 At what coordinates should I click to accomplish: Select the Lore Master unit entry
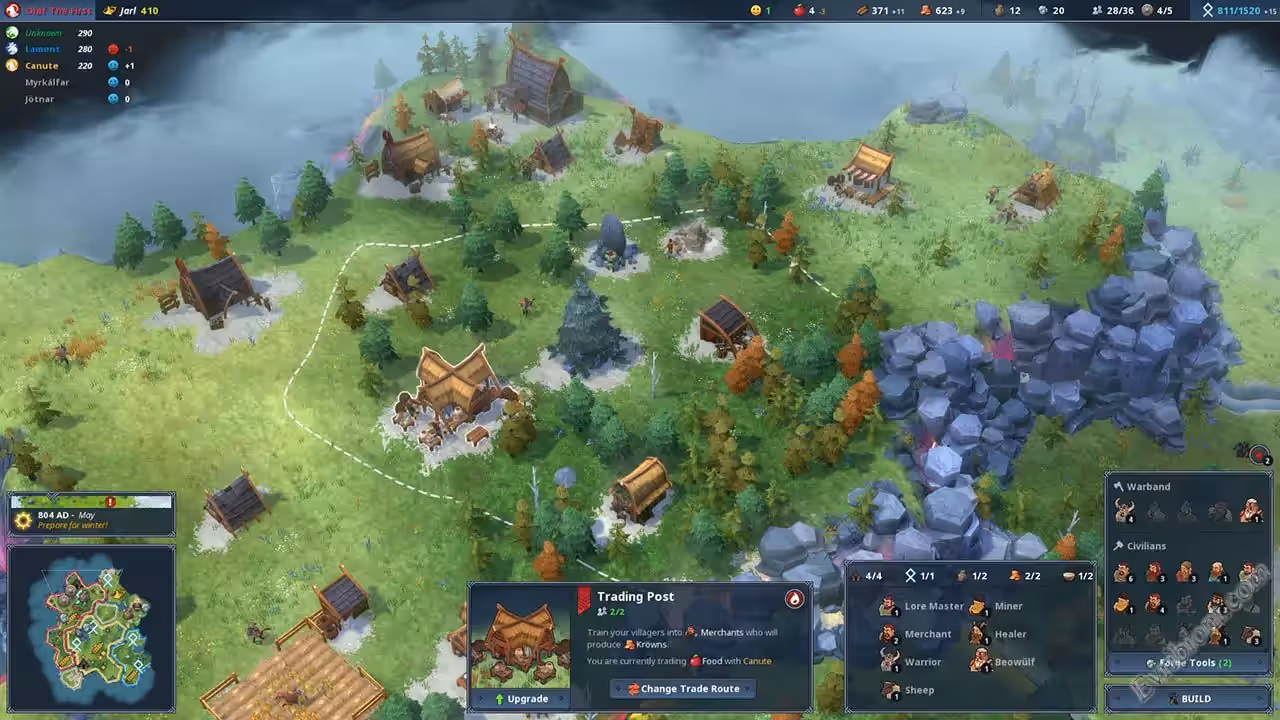click(923, 606)
